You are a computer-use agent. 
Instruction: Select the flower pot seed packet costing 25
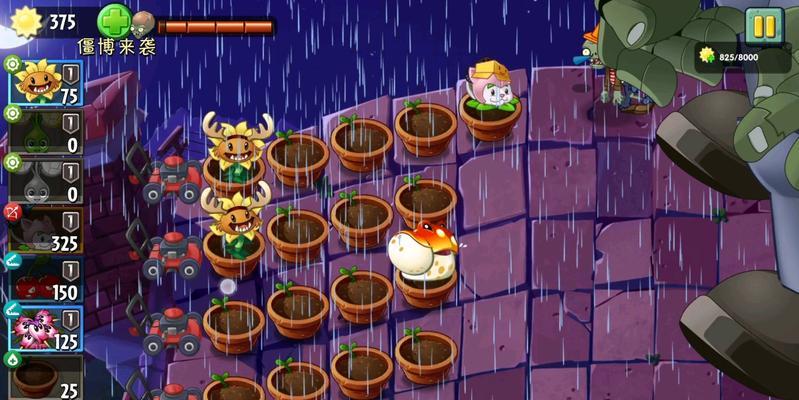tap(46, 376)
